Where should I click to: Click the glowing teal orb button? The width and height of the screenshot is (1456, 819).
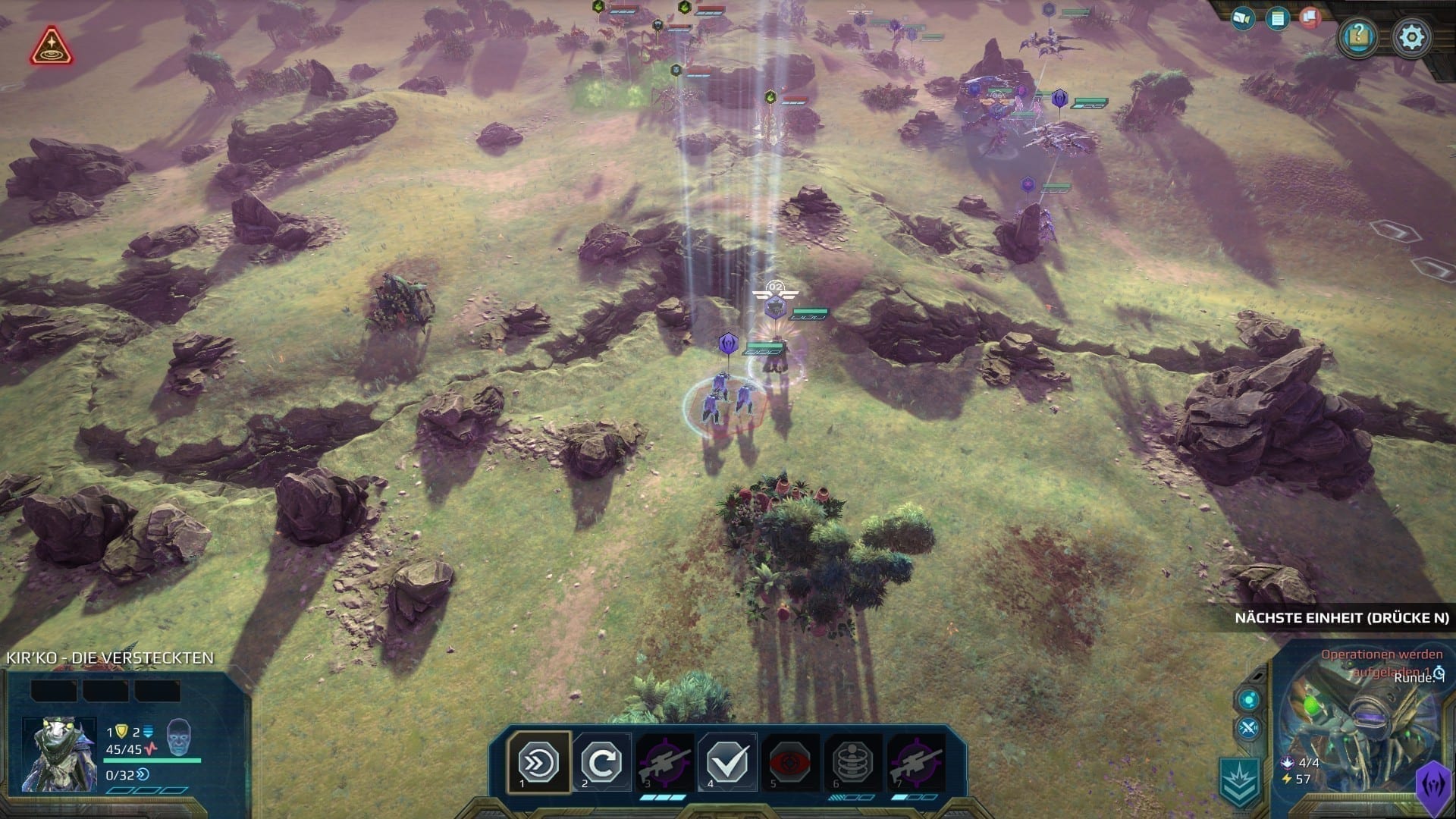tap(1248, 698)
